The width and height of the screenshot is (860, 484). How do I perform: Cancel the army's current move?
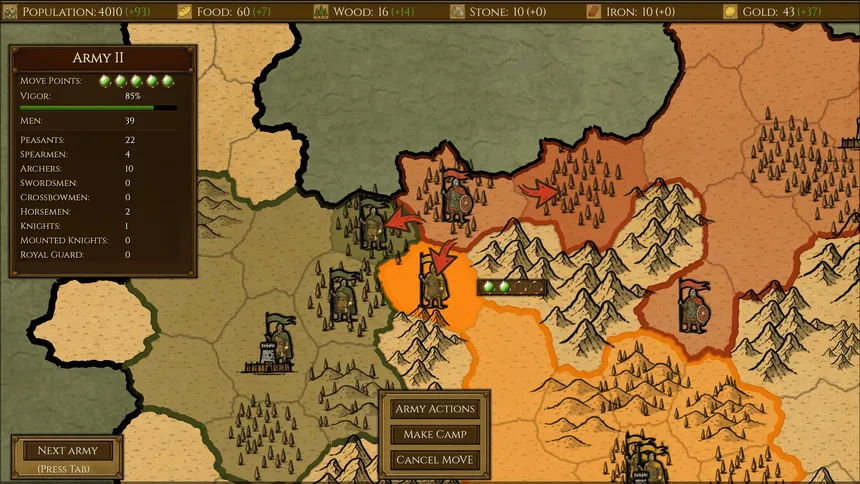click(435, 460)
